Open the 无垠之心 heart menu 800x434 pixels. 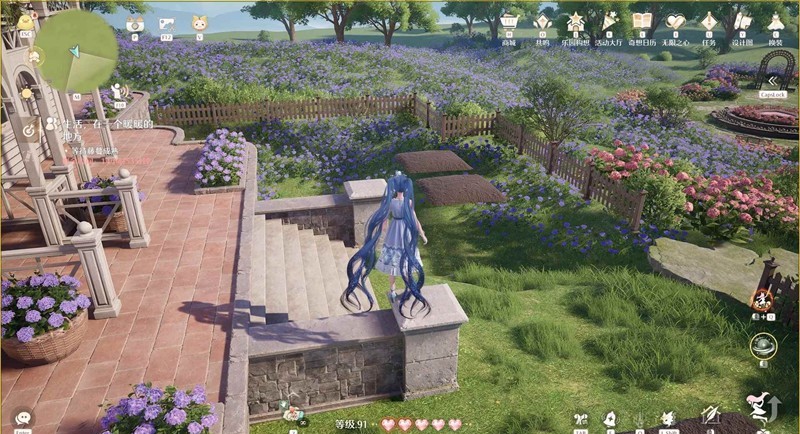click(x=675, y=22)
